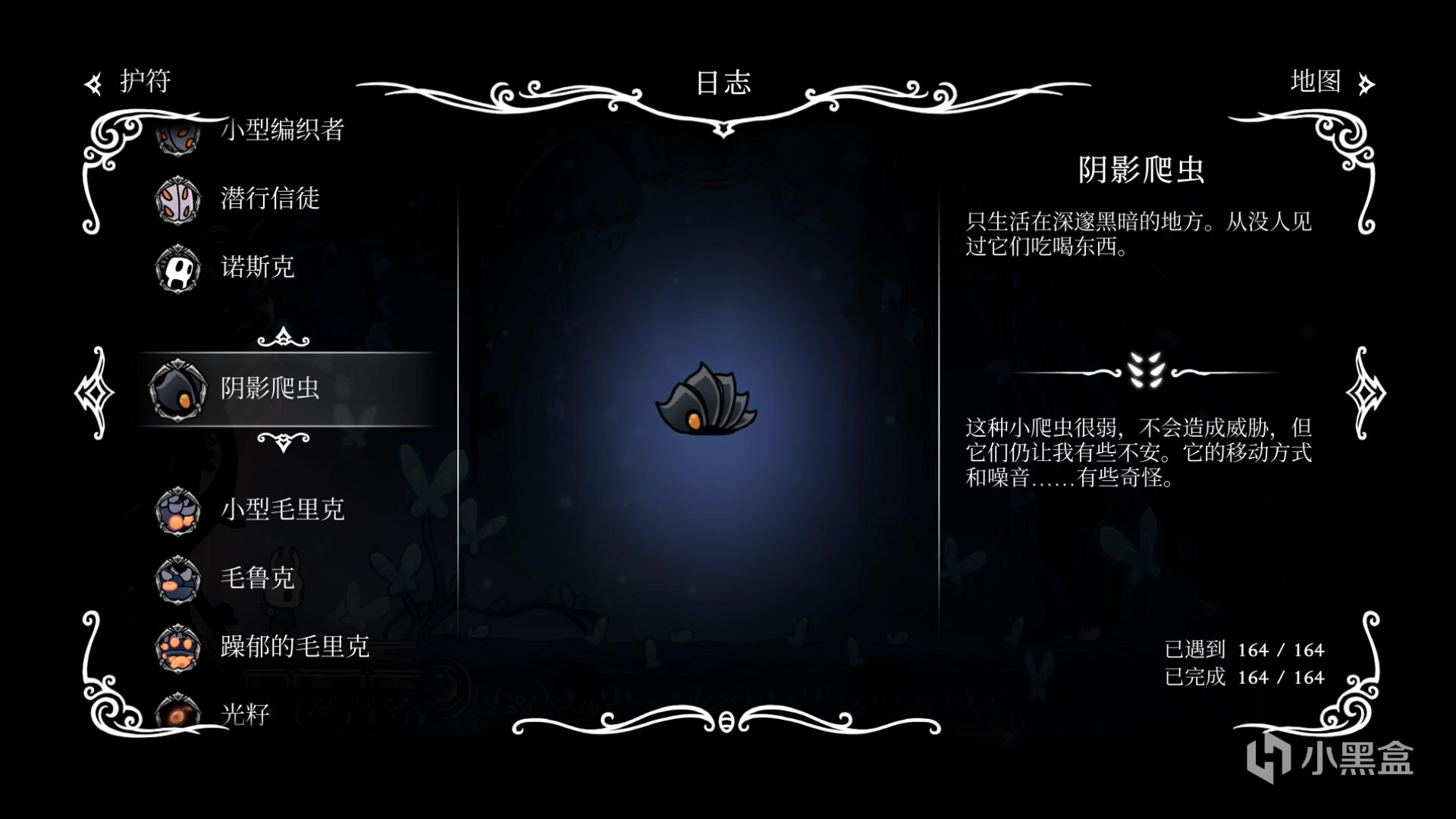Click the highlighted 阴影爬虫 entry
The image size is (1456, 819).
[x=269, y=388]
